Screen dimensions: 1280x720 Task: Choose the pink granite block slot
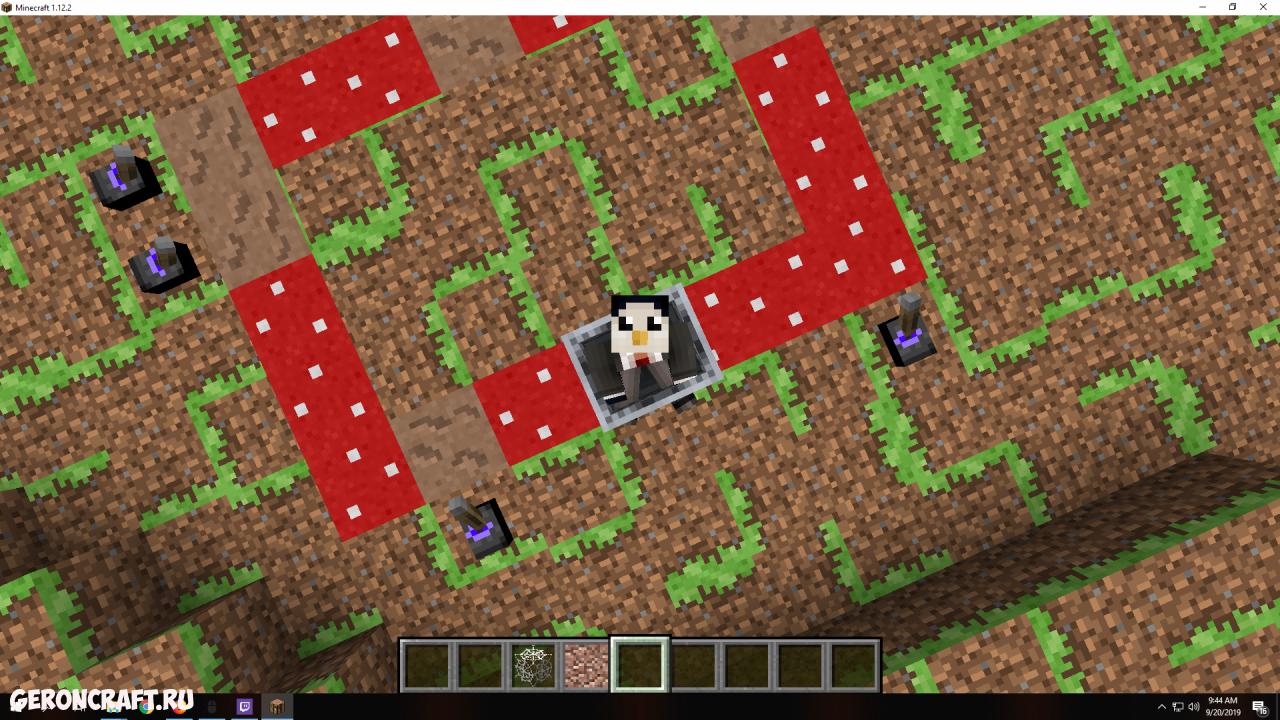coord(586,665)
